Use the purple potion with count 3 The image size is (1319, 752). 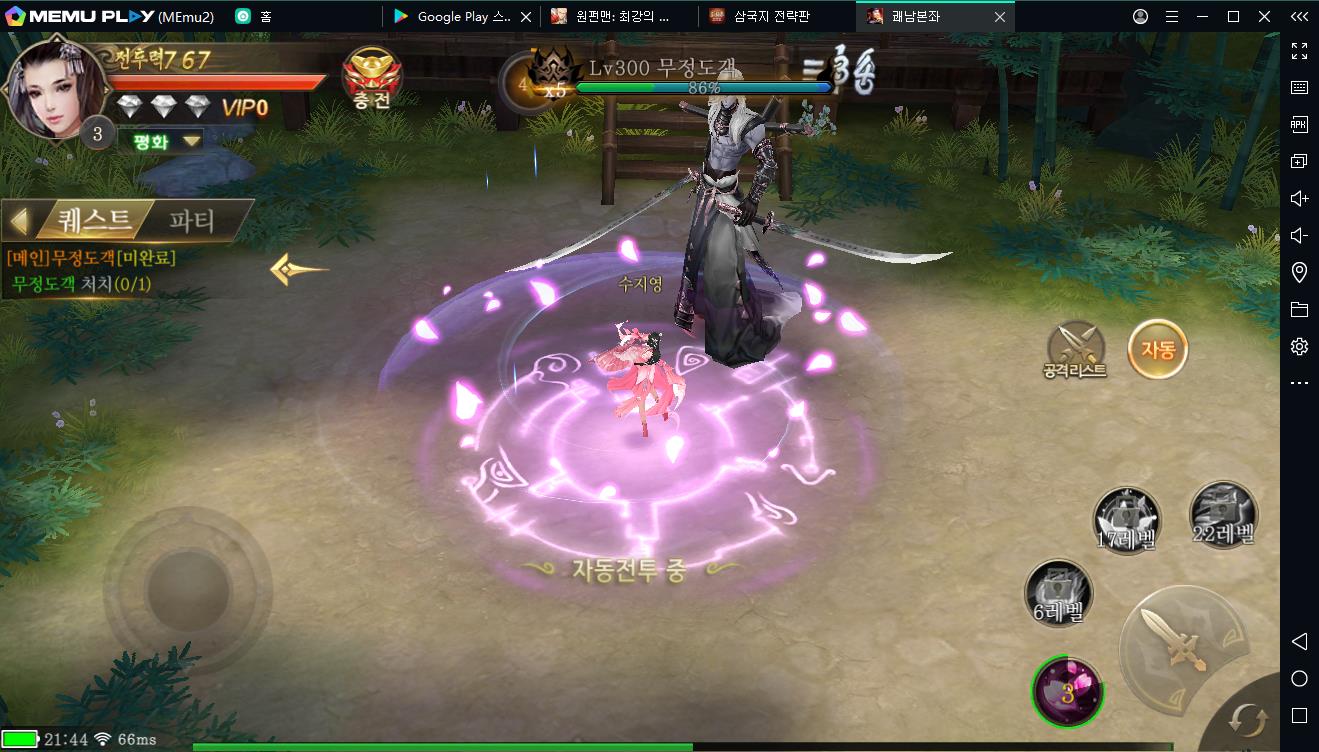click(1067, 691)
